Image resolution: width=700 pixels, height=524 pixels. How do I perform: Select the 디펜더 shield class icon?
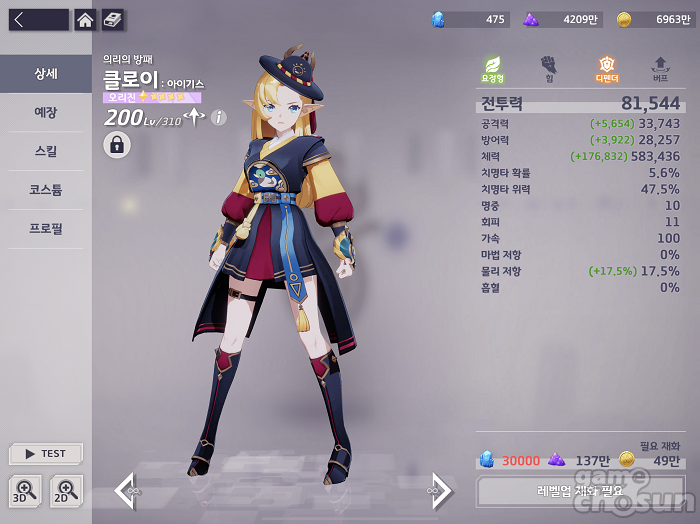pyautogui.click(x=606, y=68)
